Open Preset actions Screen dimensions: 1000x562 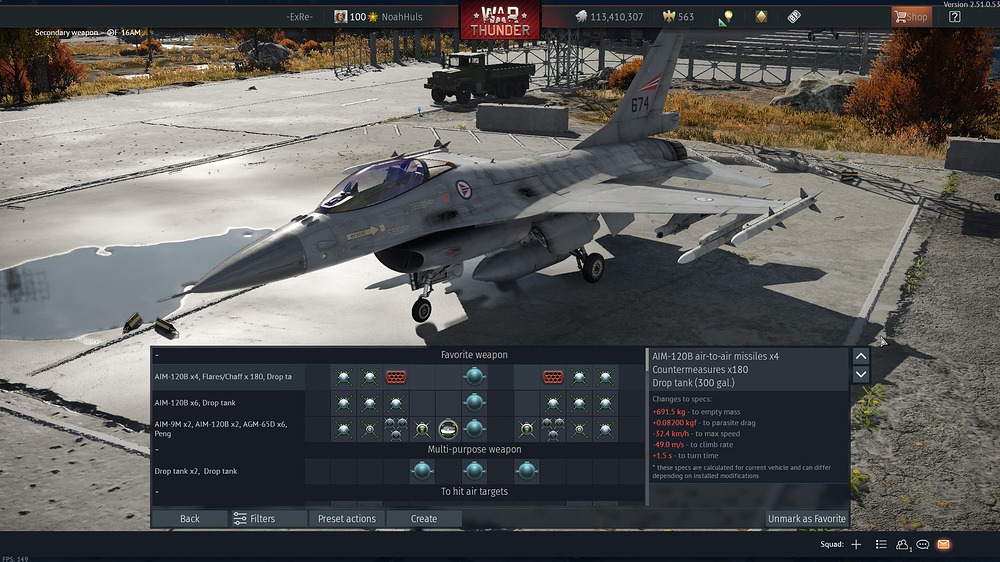(346, 519)
